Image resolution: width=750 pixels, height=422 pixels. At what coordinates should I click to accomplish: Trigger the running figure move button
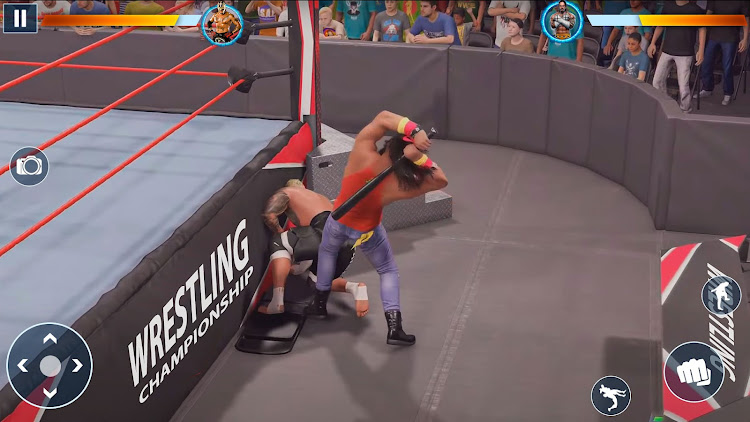pos(610,396)
